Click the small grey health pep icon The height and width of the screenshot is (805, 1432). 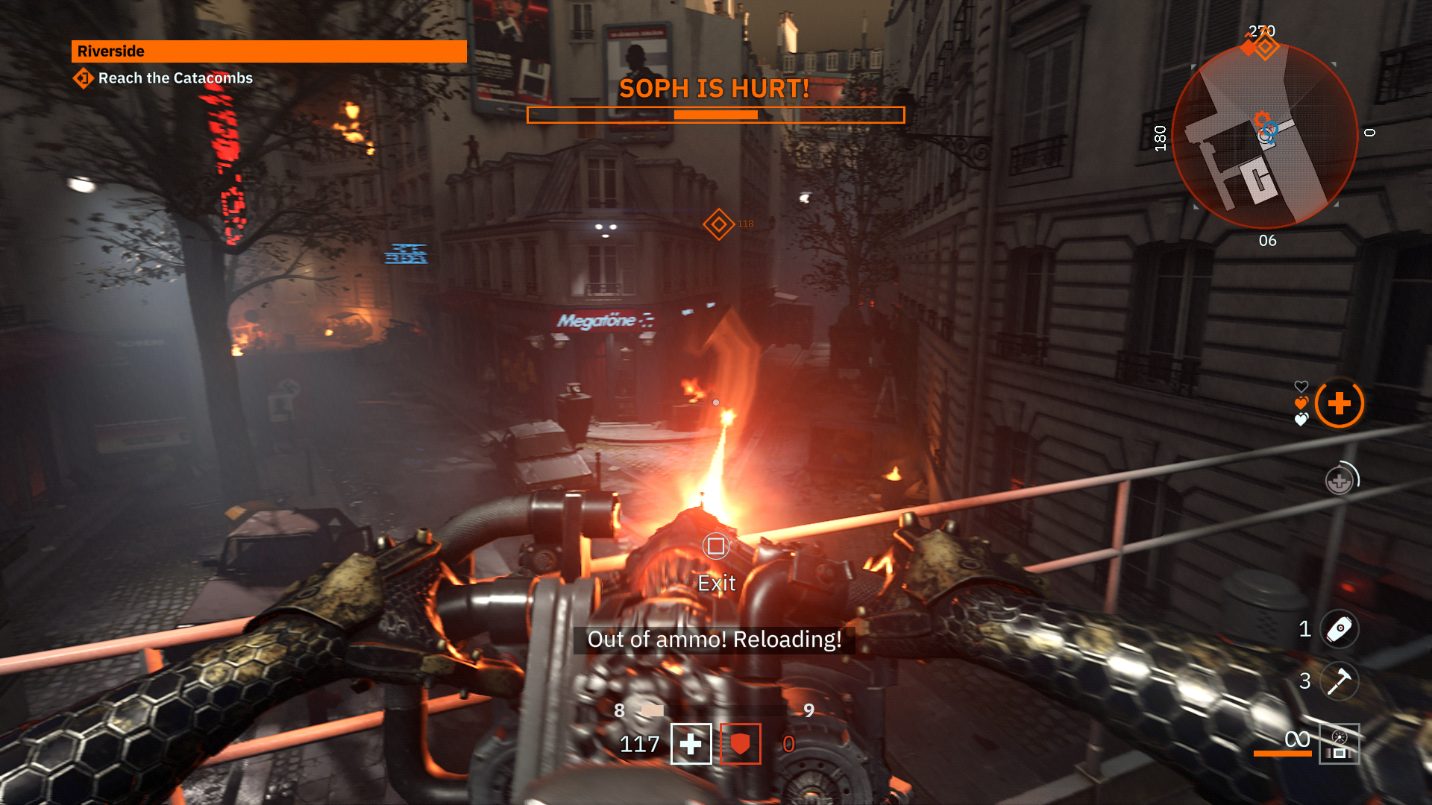1338,481
